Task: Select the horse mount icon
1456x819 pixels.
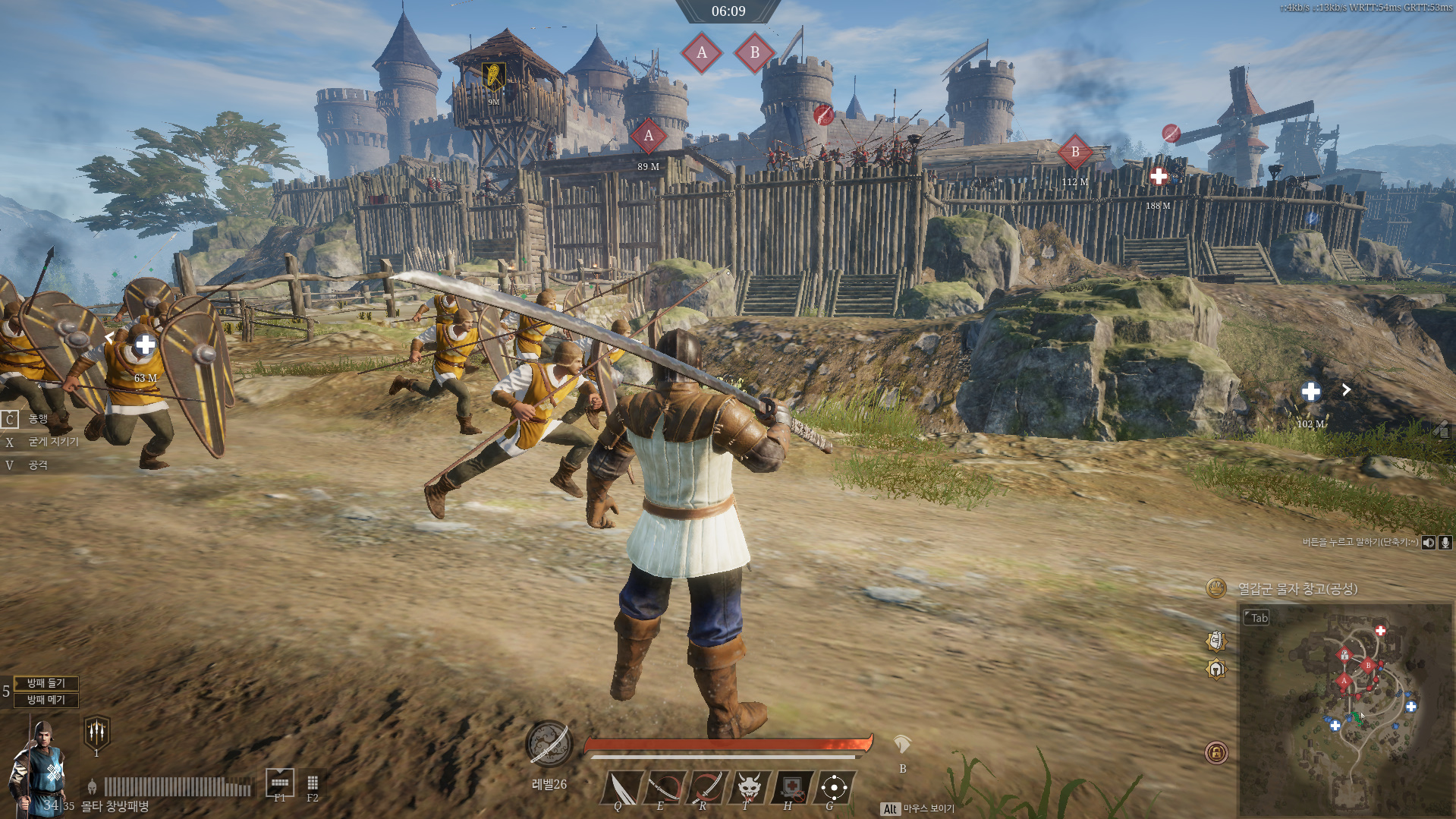Action: 901,744
